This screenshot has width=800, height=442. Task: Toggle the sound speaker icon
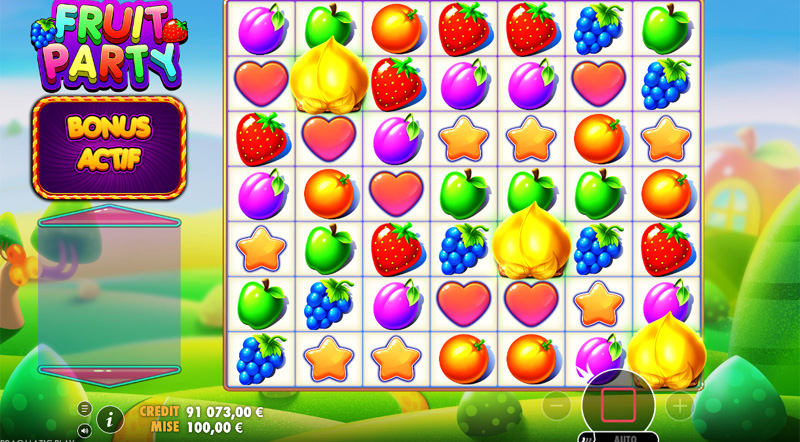pos(84,430)
